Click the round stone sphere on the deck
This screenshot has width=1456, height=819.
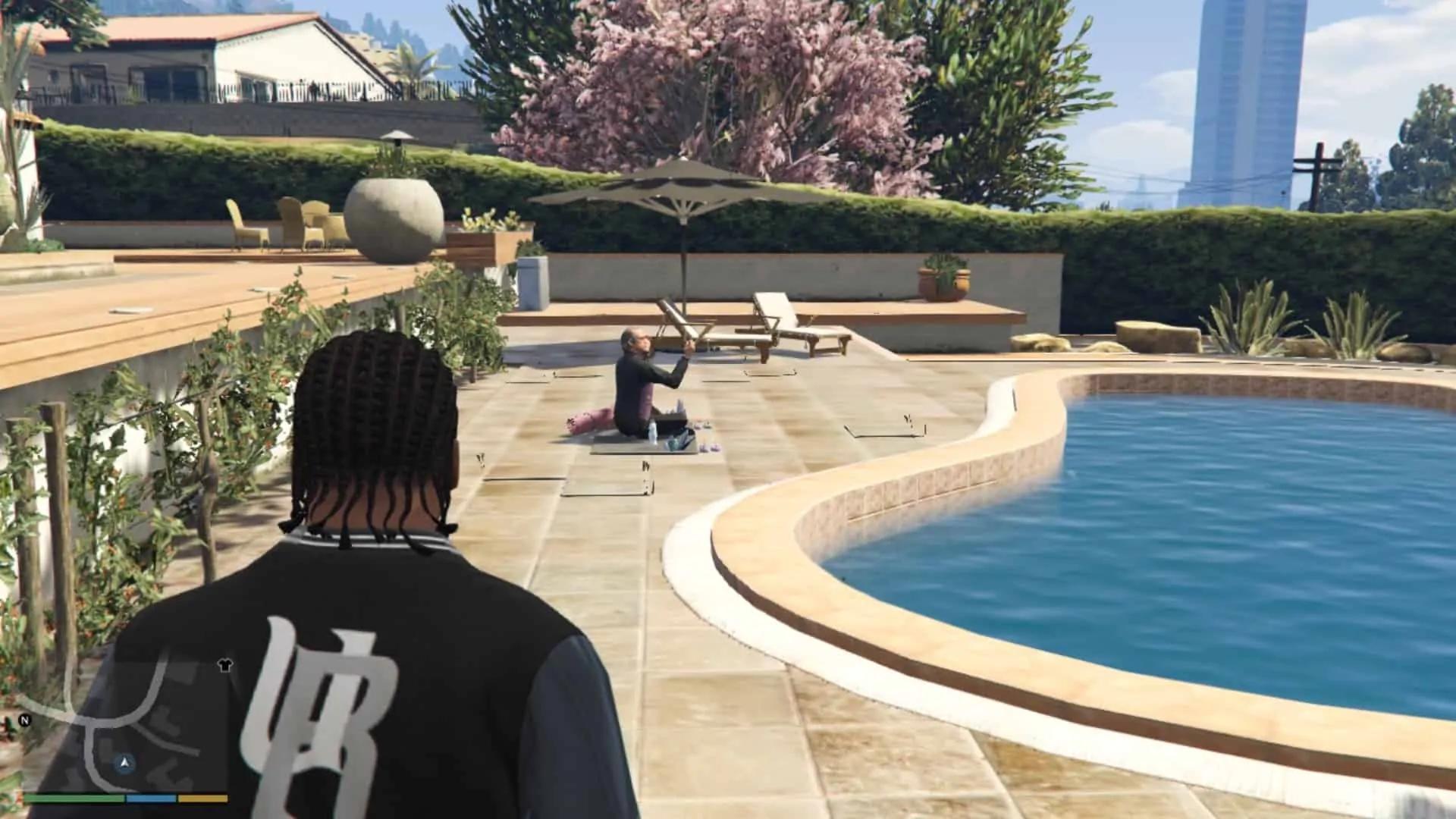[394, 216]
